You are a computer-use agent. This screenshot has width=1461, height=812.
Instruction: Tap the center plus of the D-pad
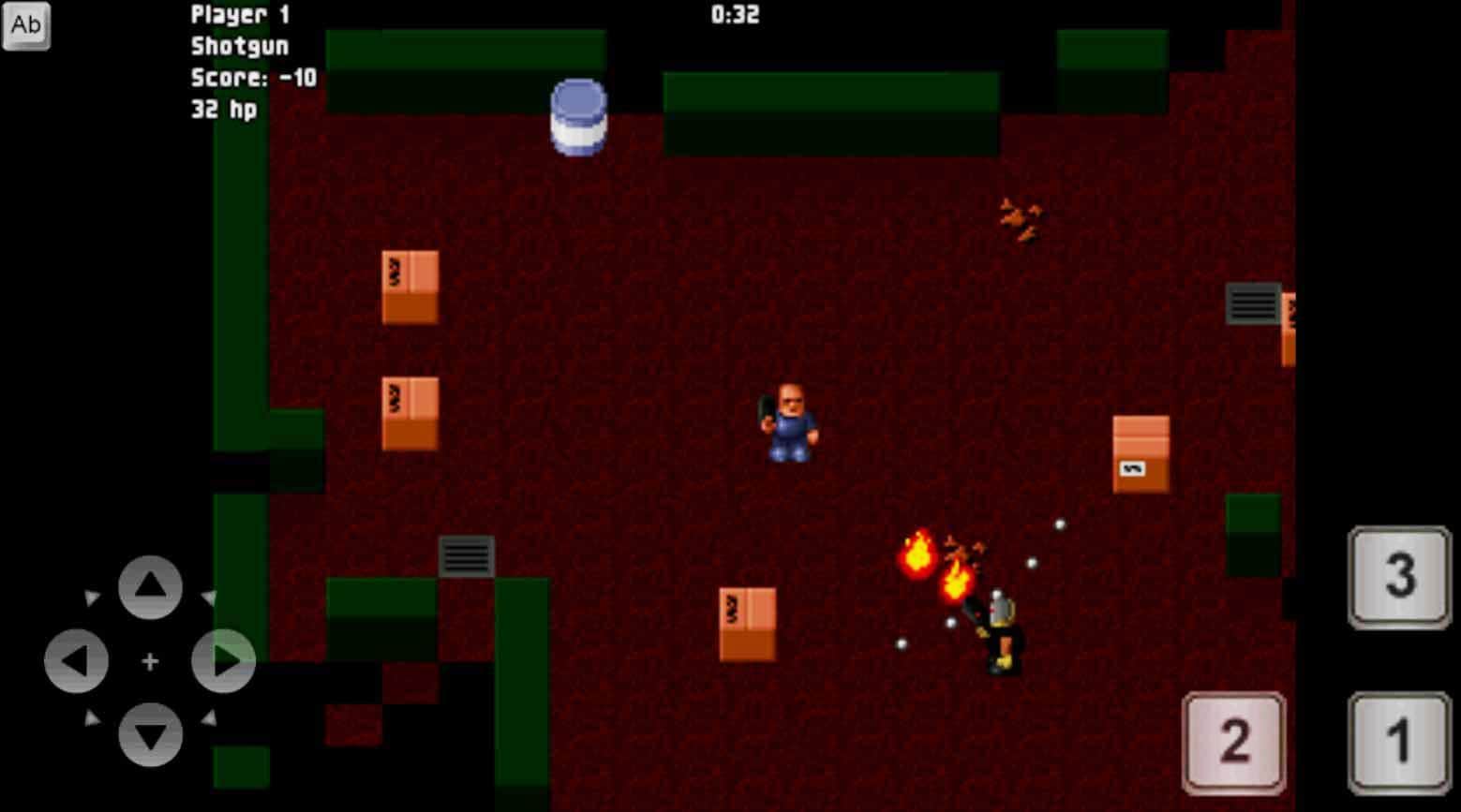click(x=150, y=660)
